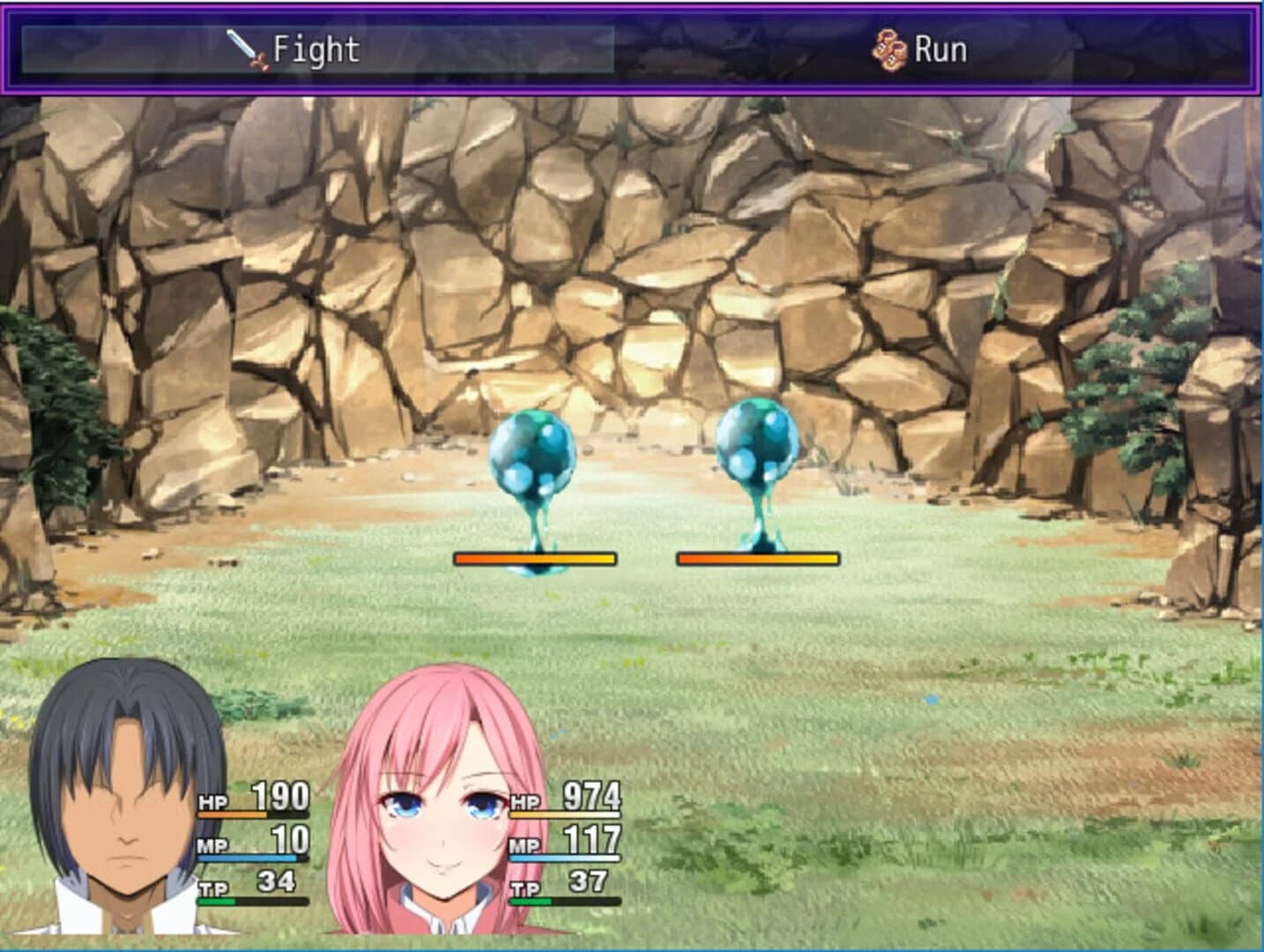Select the Fight command
Image resolution: width=1264 pixels, height=952 pixels.
[x=300, y=50]
